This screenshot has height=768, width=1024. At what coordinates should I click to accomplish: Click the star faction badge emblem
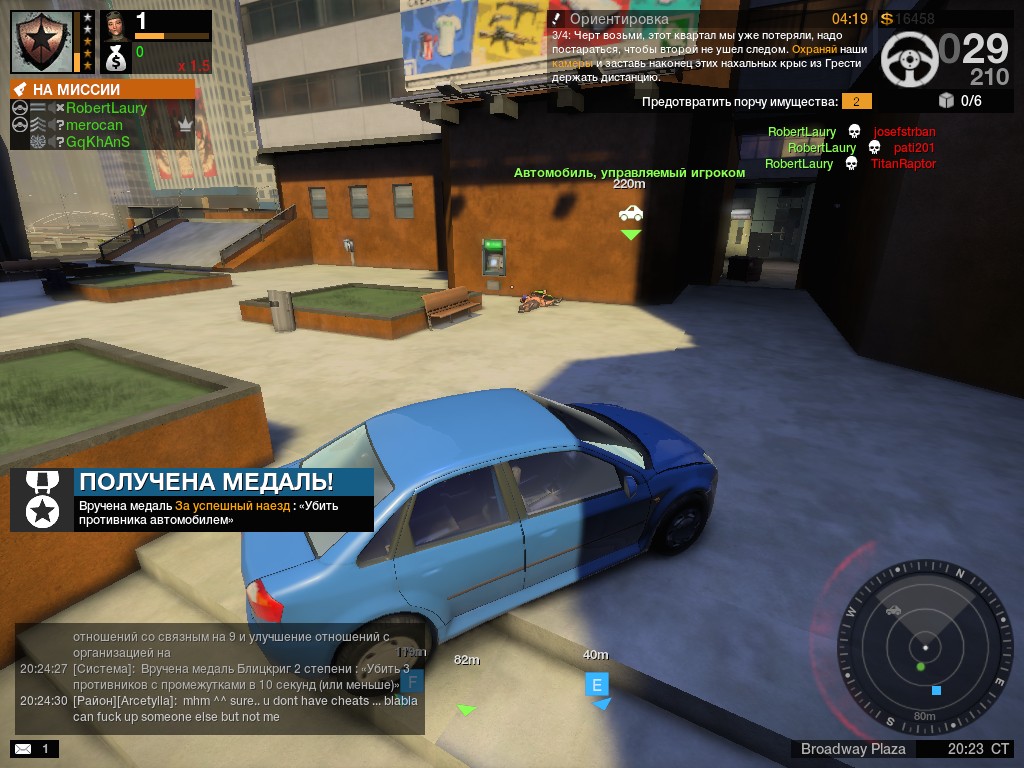[43, 42]
